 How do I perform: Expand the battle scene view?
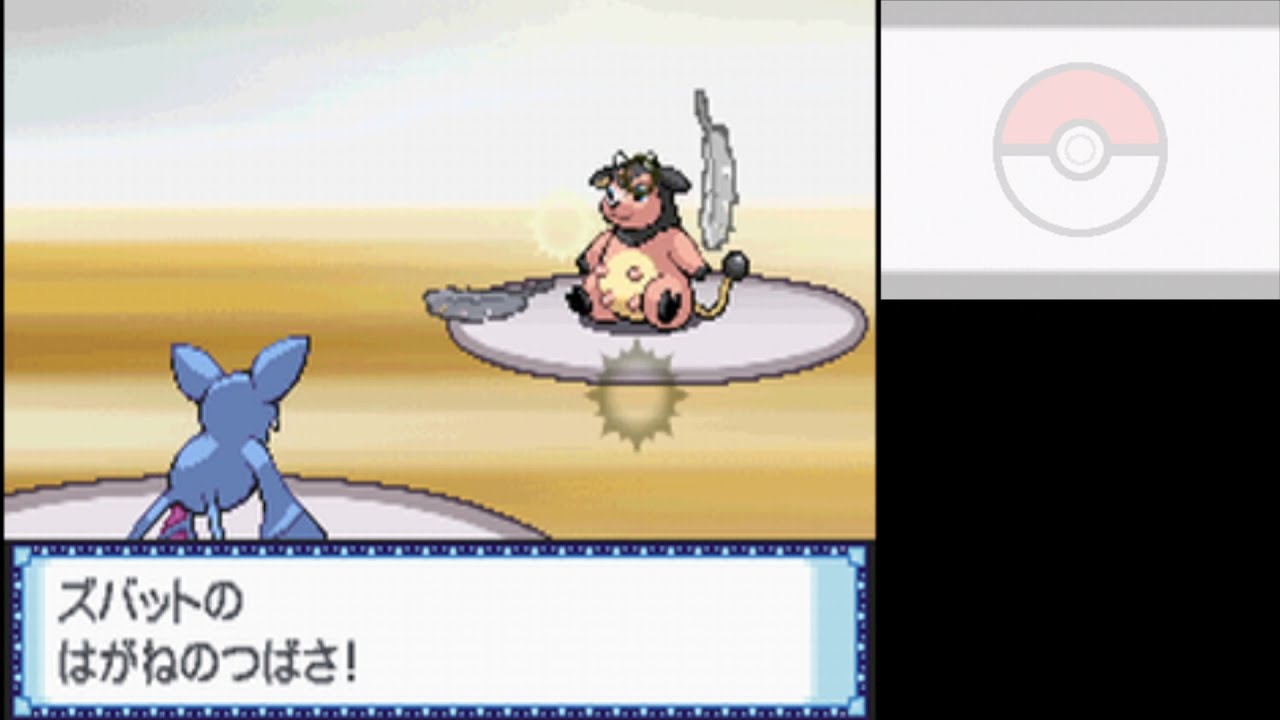click(440, 270)
